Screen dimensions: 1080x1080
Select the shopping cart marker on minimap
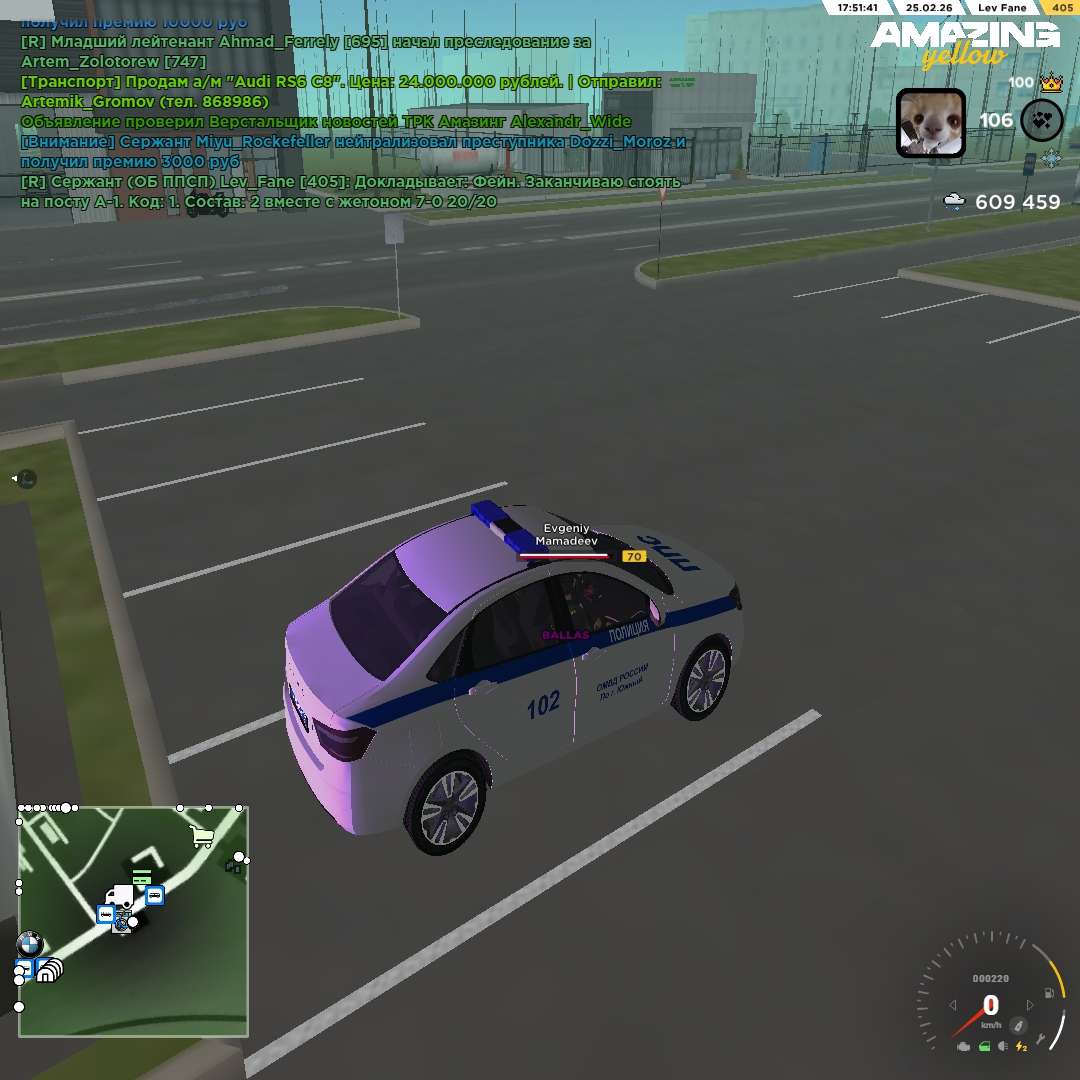click(202, 836)
